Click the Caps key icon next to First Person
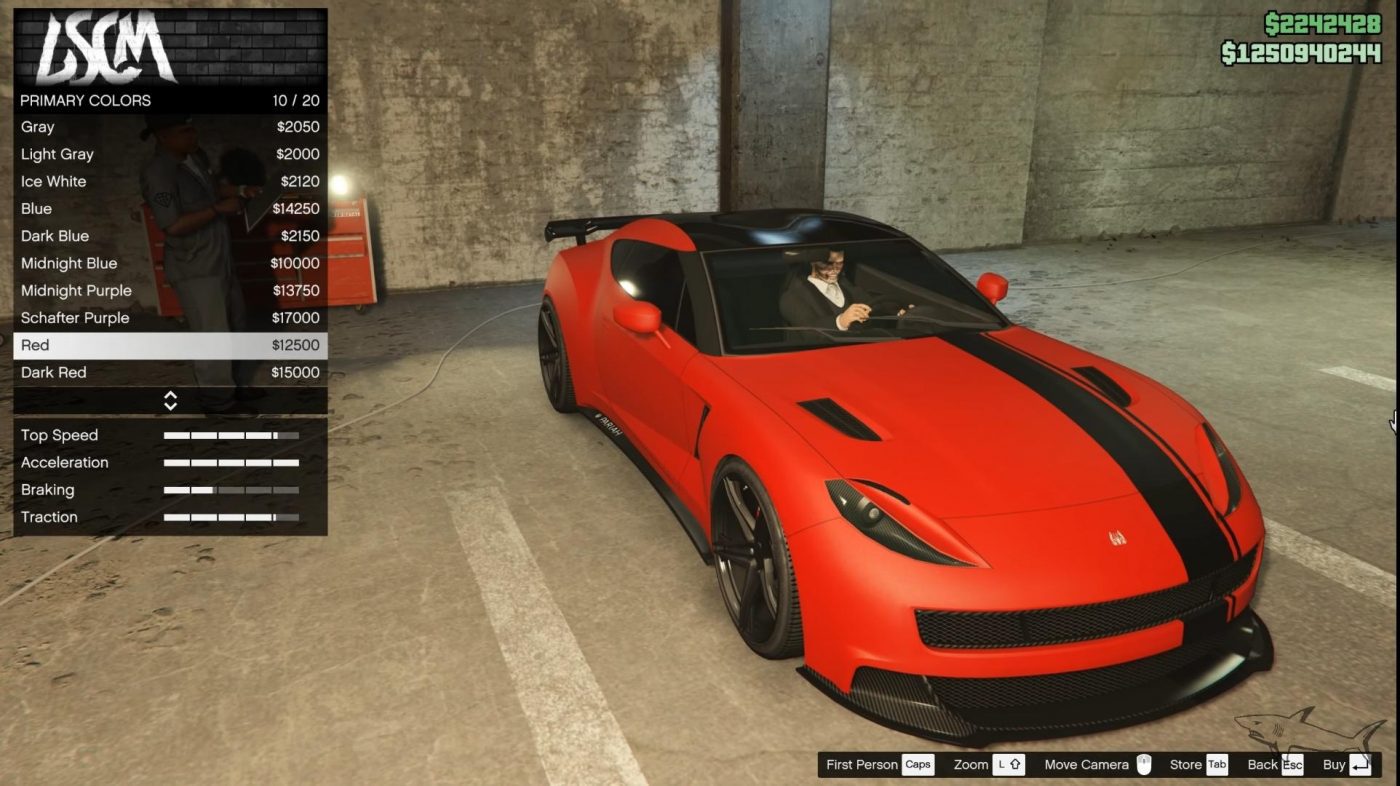1400x786 pixels. 918,764
